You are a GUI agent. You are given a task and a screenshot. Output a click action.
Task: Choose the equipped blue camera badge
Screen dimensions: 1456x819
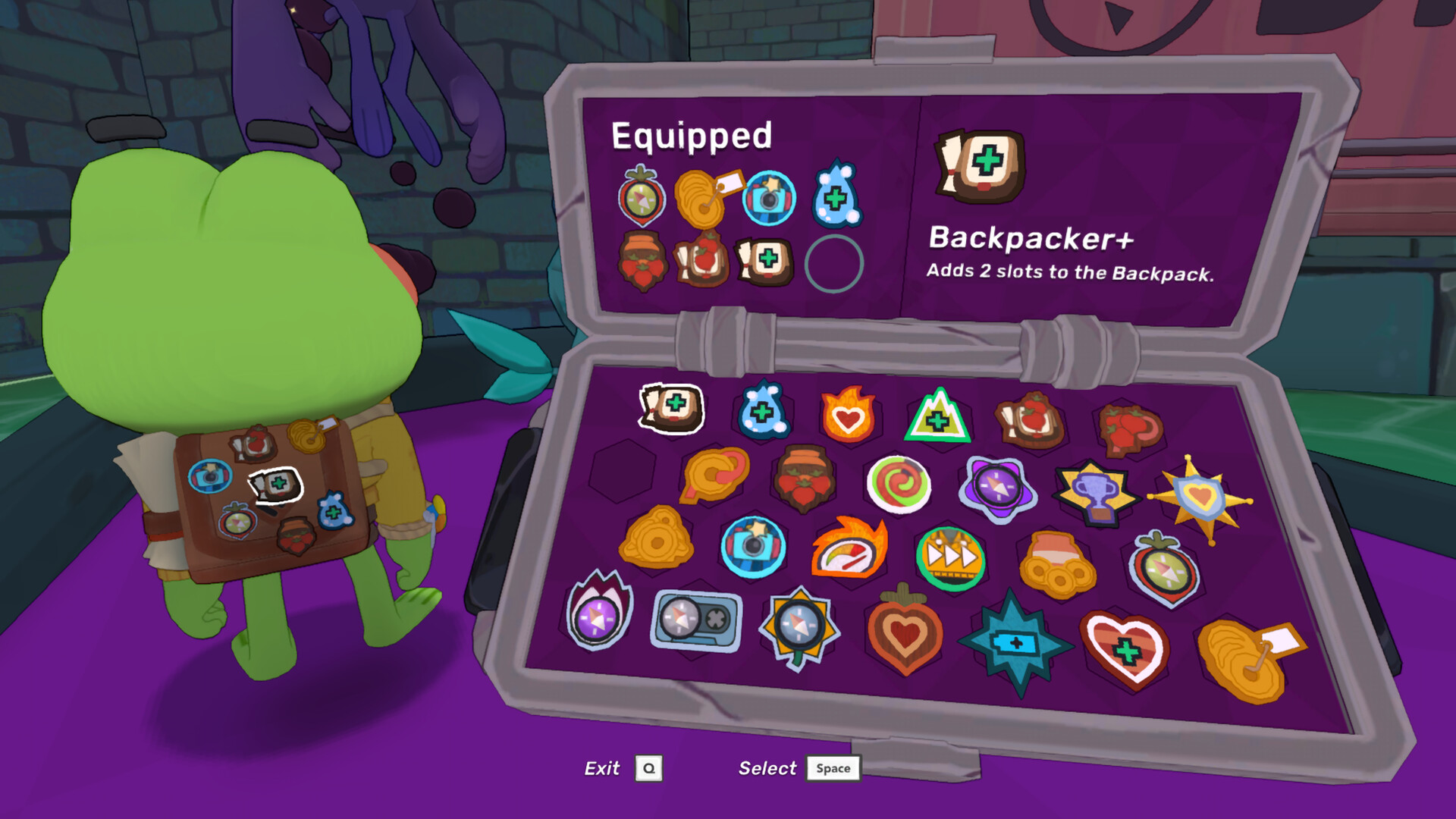769,199
